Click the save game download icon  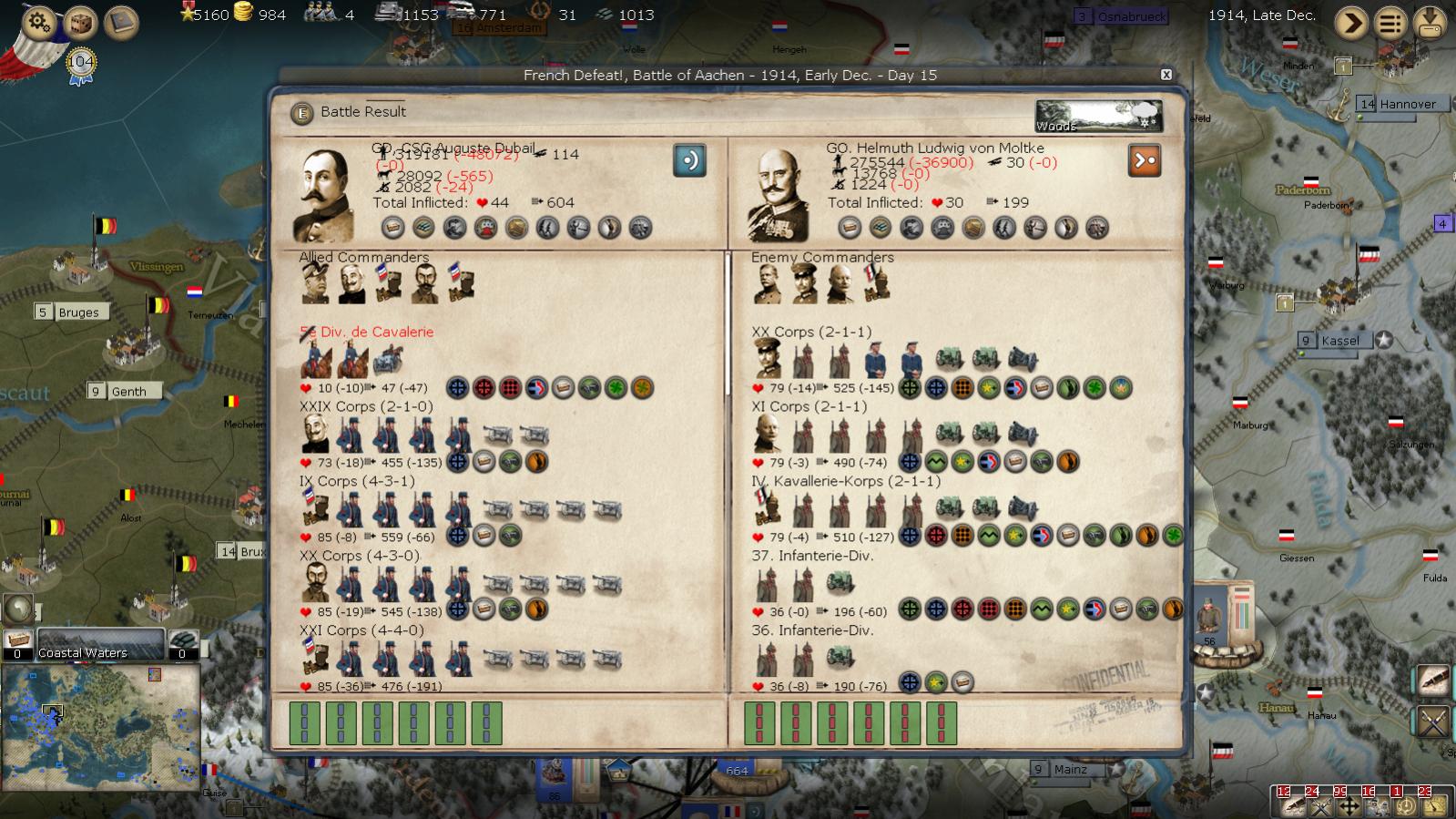click(x=1431, y=23)
